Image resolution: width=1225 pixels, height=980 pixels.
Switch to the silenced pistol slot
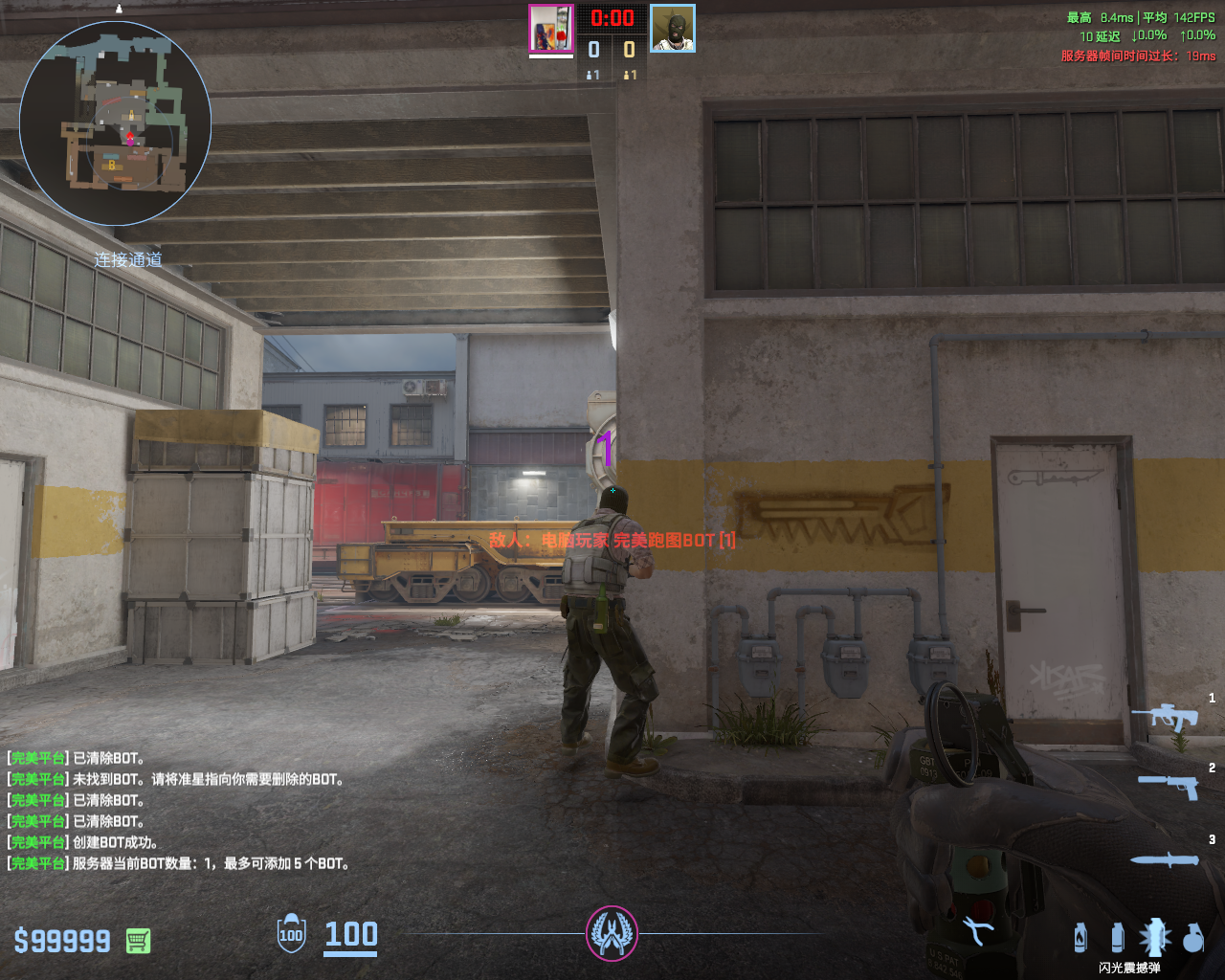click(1169, 786)
